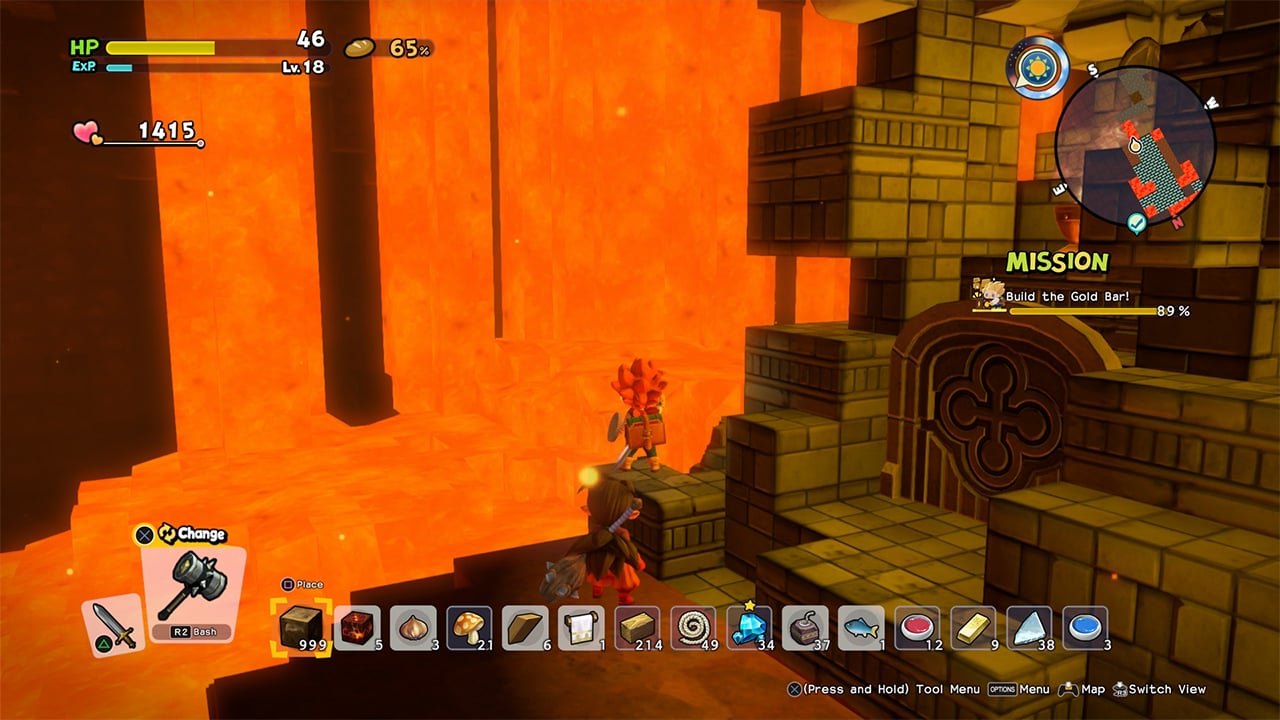This screenshot has height=720, width=1280.
Task: Select the blue fish slot
Action: click(x=861, y=627)
